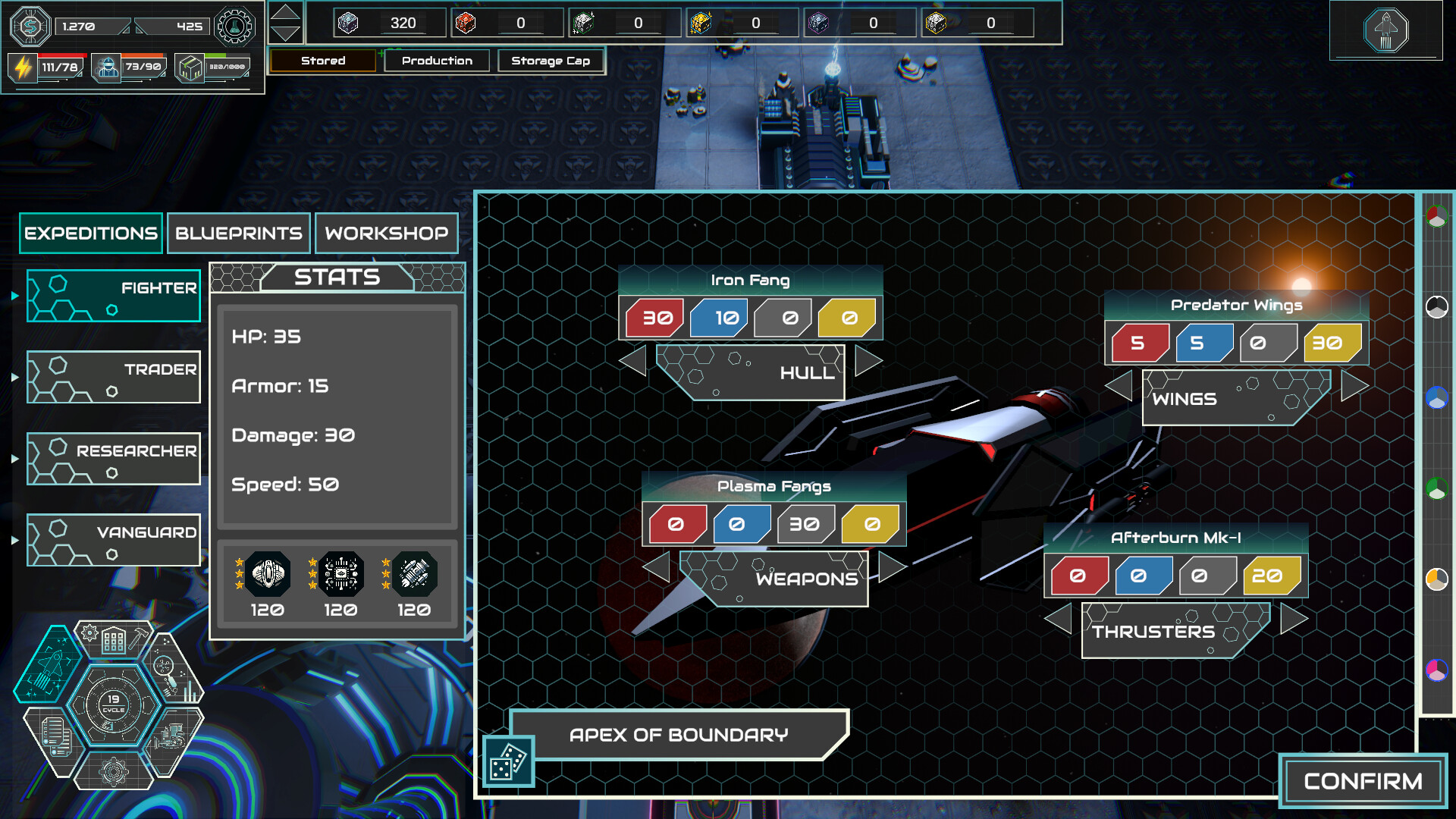Open the Expeditions tab

(x=91, y=233)
